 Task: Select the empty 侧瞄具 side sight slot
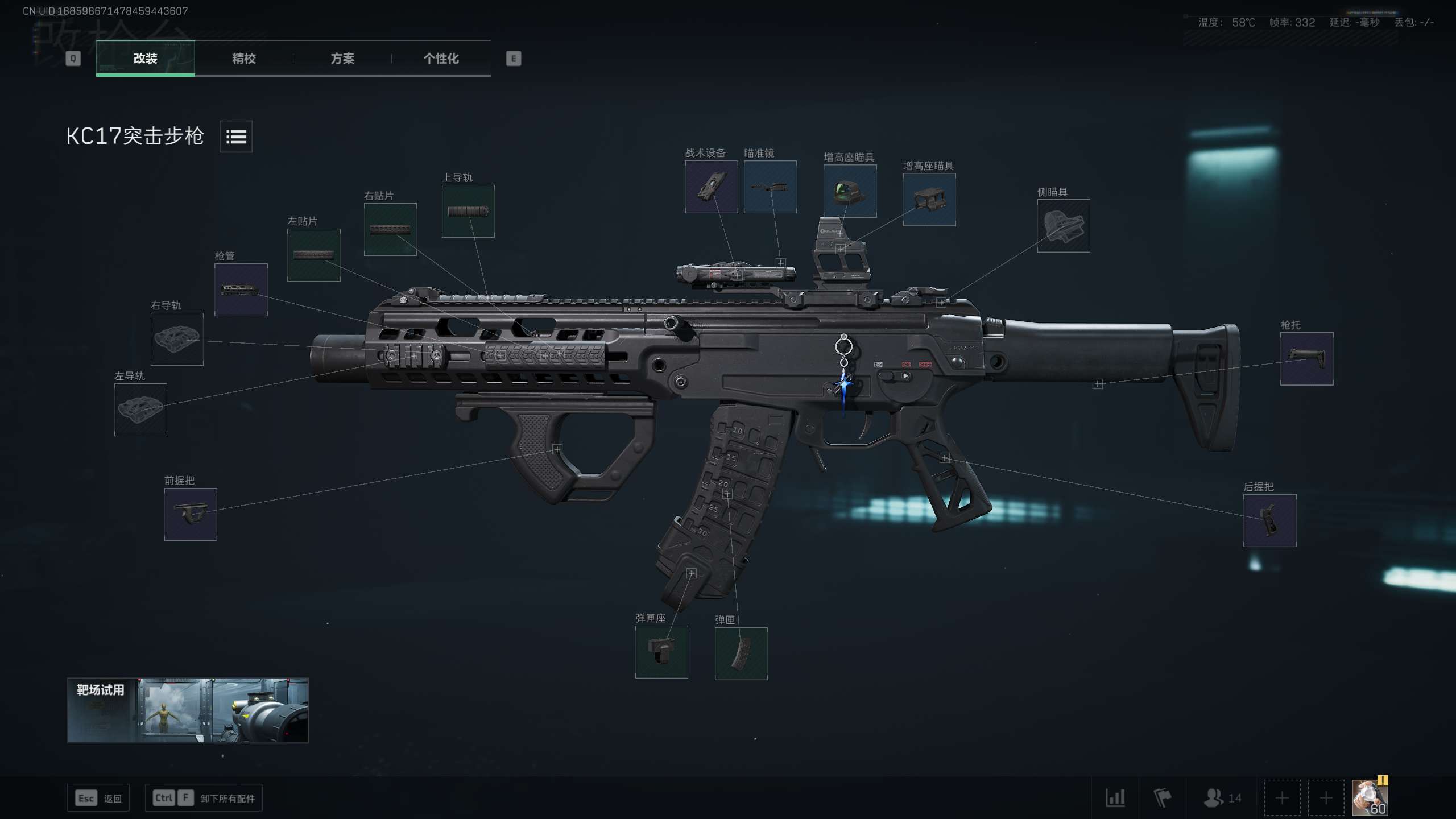click(x=1063, y=226)
